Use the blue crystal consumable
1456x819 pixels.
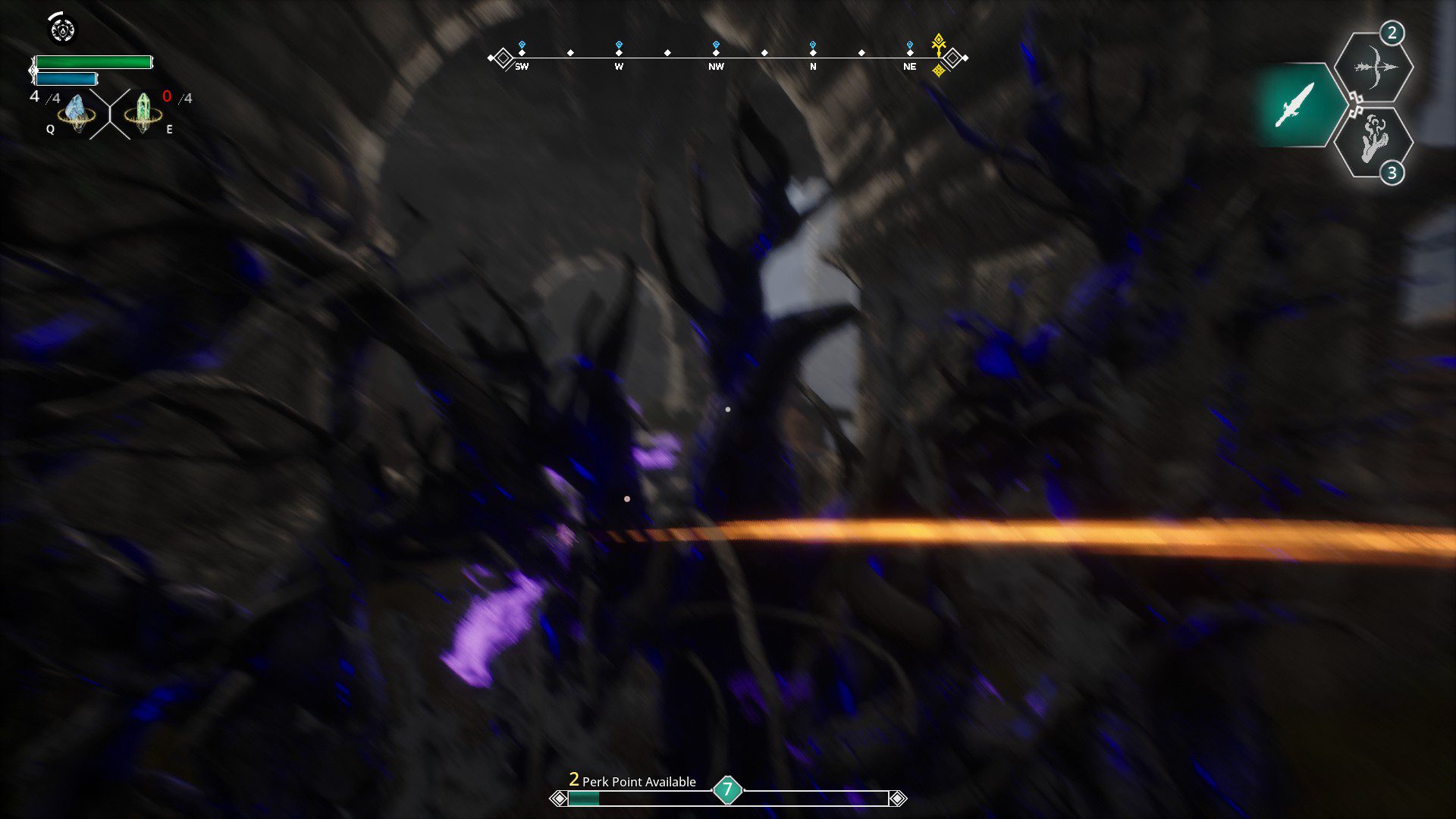click(x=76, y=112)
